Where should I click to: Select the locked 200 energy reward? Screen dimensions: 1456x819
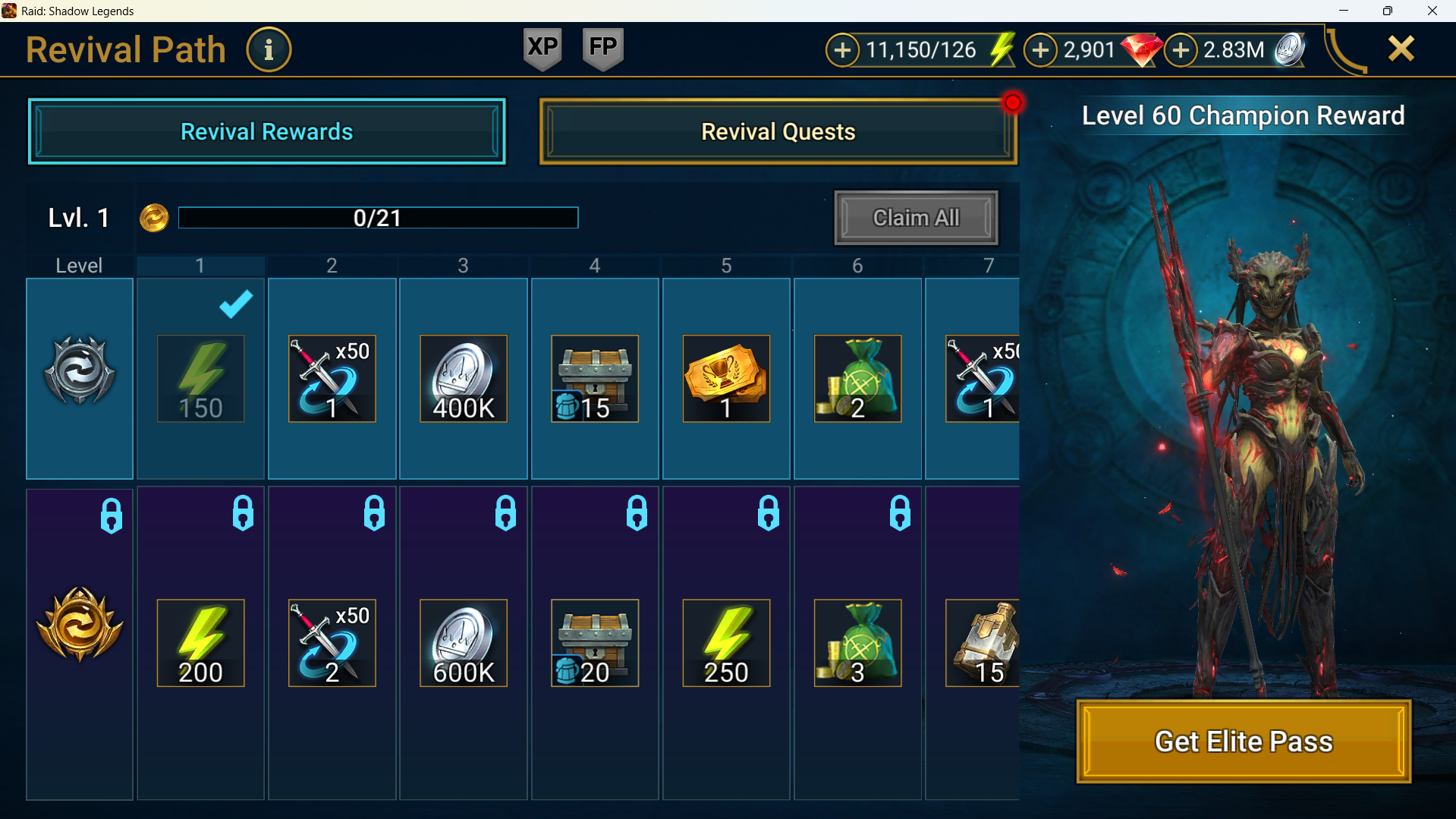click(x=200, y=643)
